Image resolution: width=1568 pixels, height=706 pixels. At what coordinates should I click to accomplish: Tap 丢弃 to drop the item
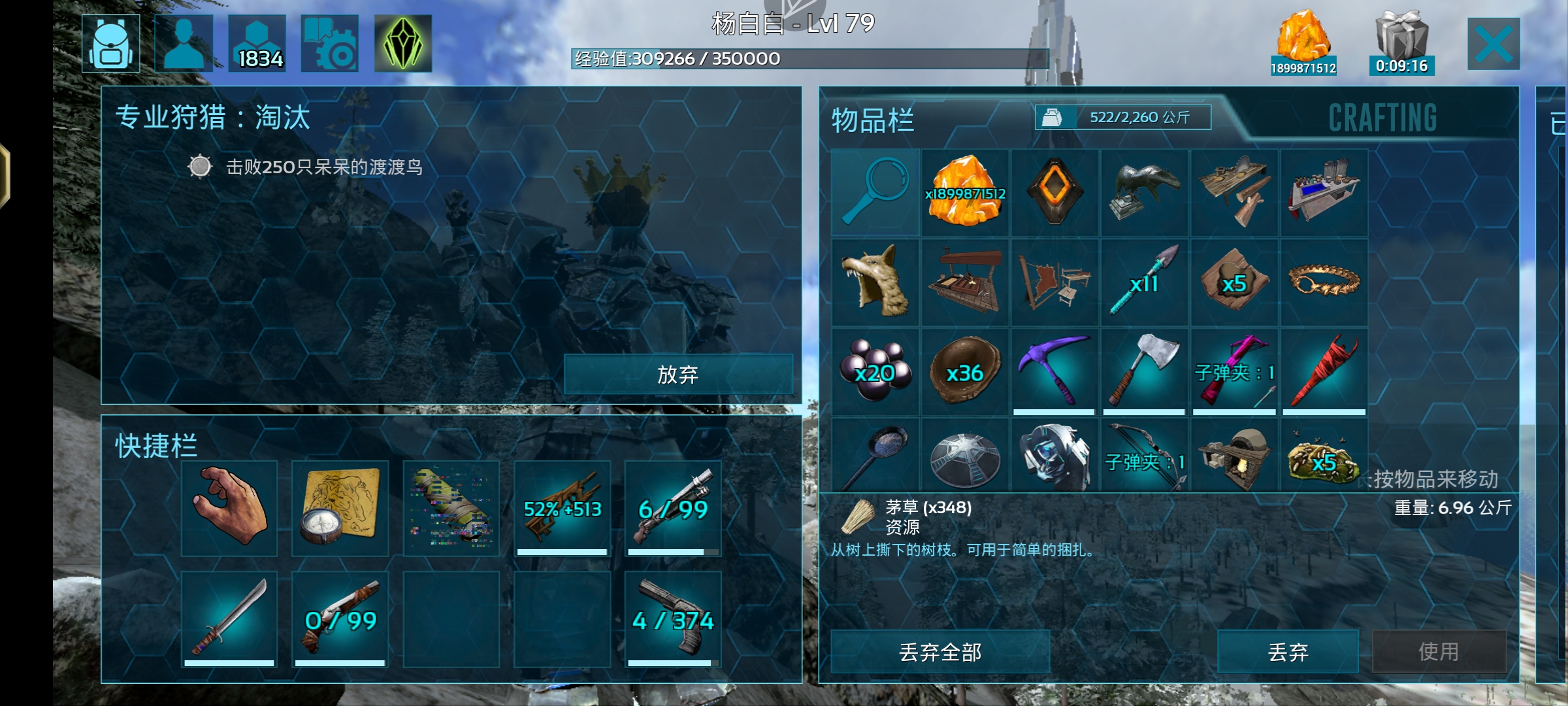1288,652
